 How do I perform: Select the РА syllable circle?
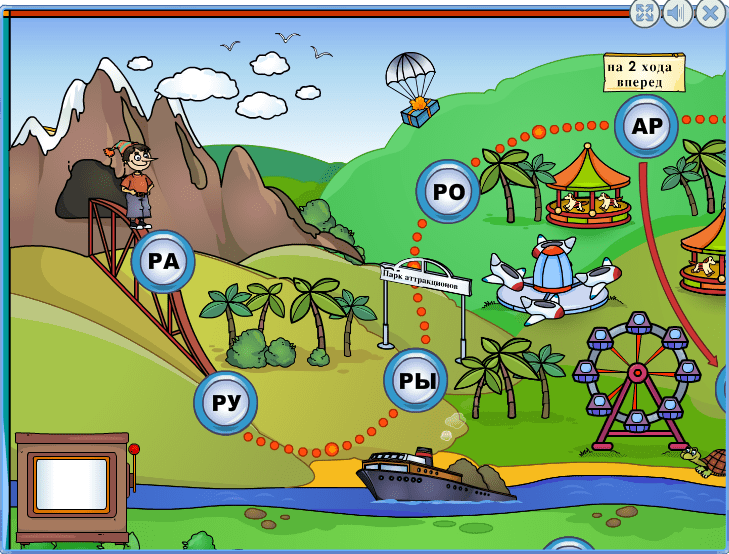point(163,262)
